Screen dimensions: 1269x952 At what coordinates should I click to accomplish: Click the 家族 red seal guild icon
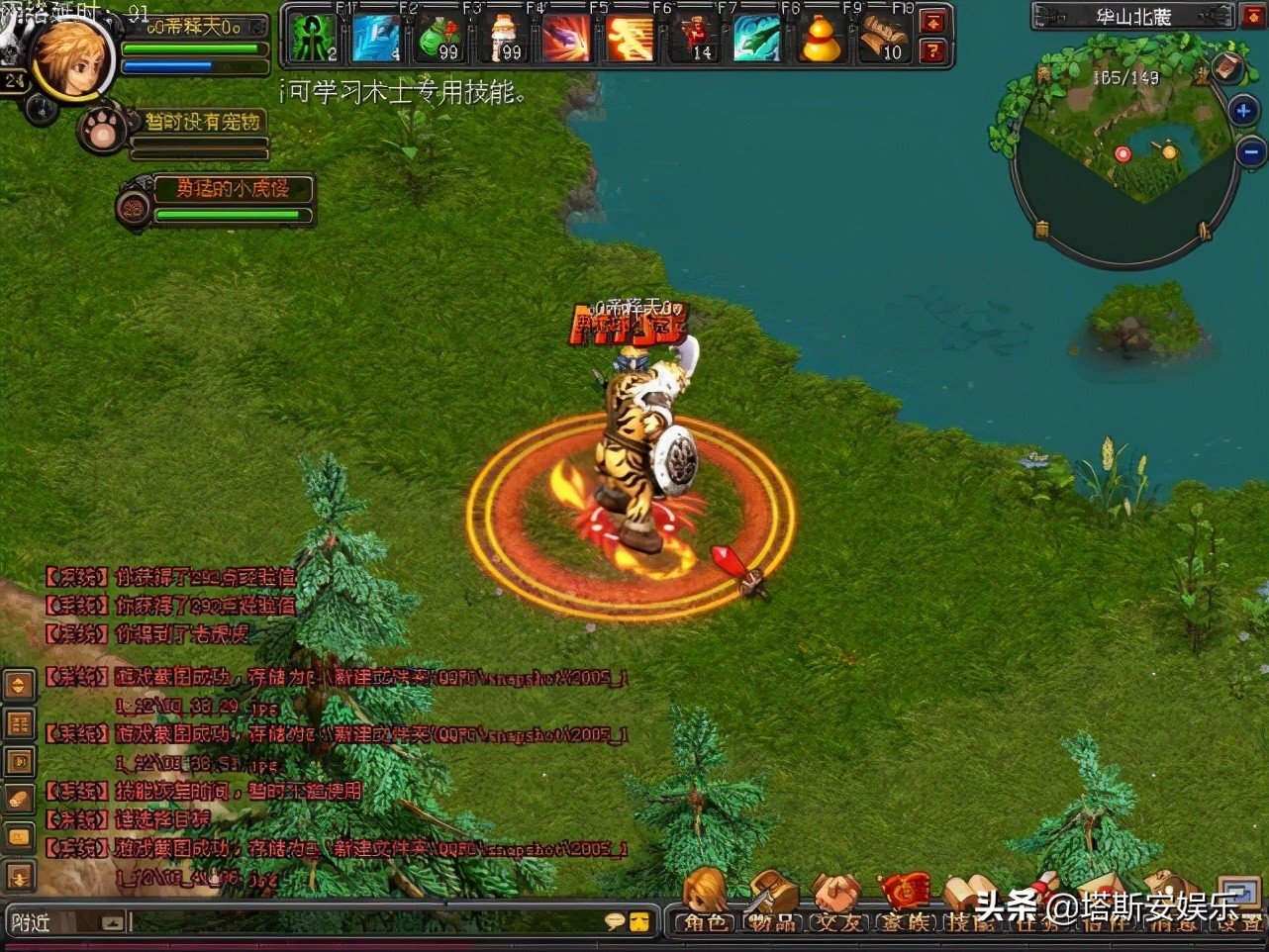(x=906, y=891)
